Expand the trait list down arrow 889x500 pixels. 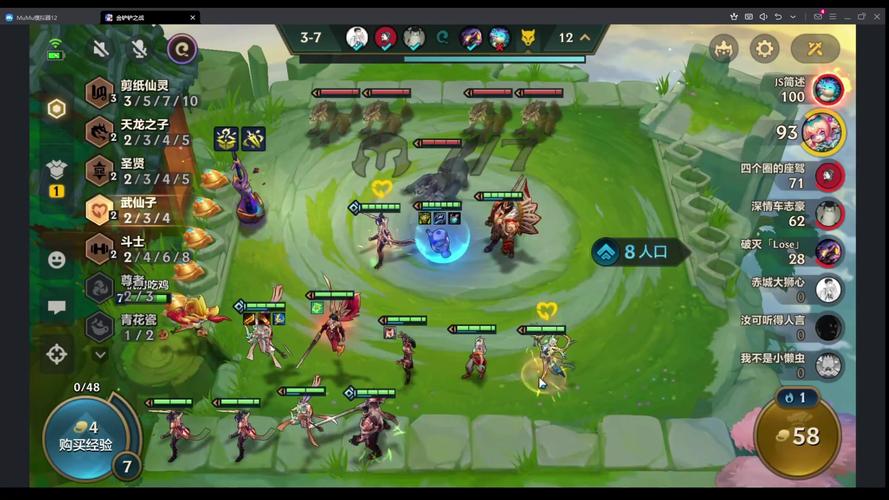(100, 353)
